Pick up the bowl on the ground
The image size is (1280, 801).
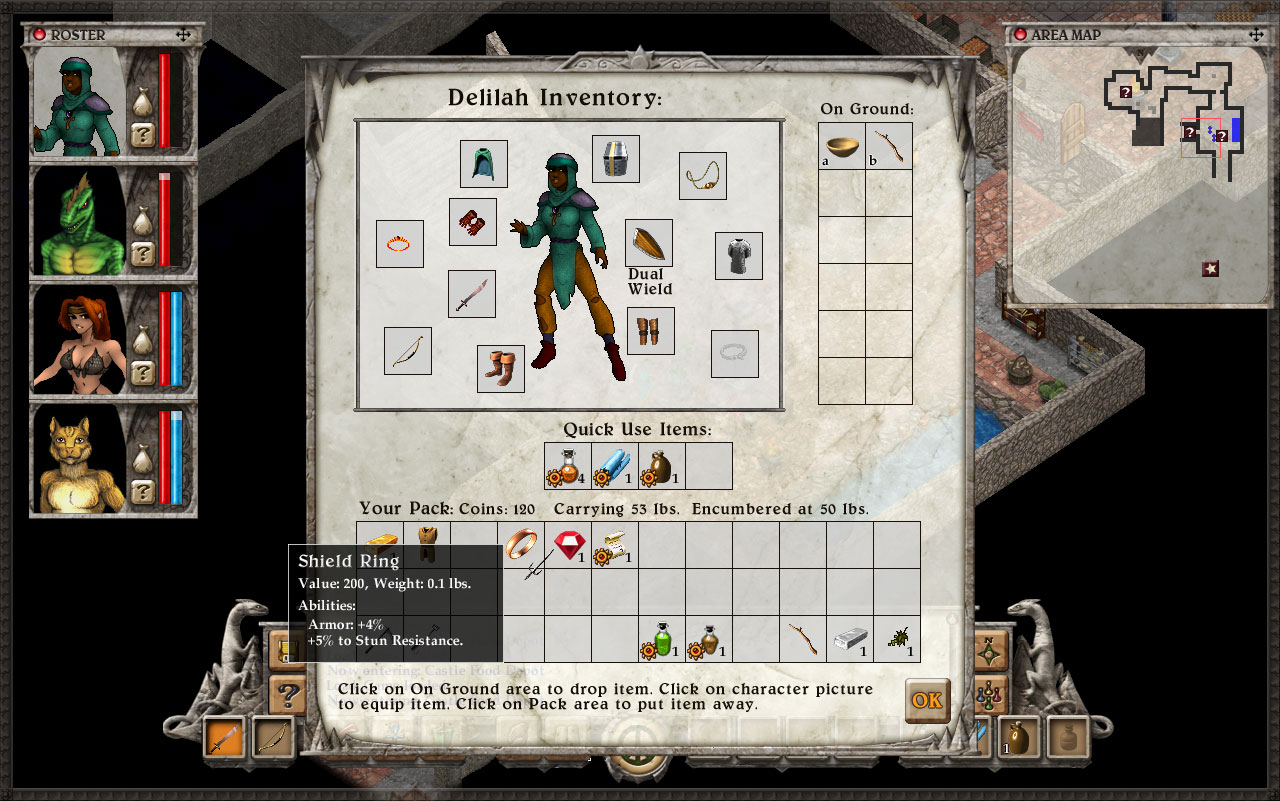point(842,146)
